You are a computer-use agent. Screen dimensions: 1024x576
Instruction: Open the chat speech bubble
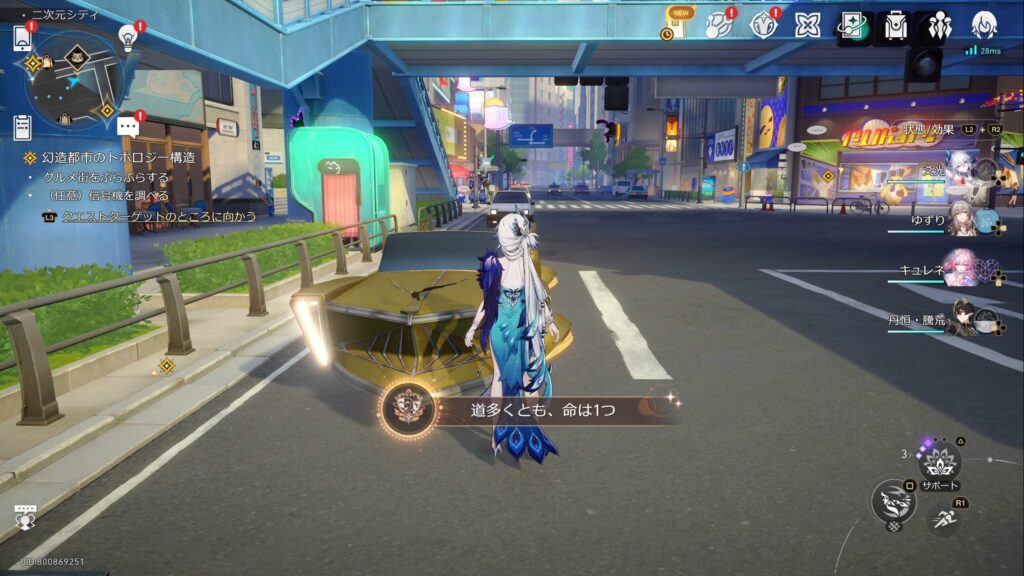(128, 126)
